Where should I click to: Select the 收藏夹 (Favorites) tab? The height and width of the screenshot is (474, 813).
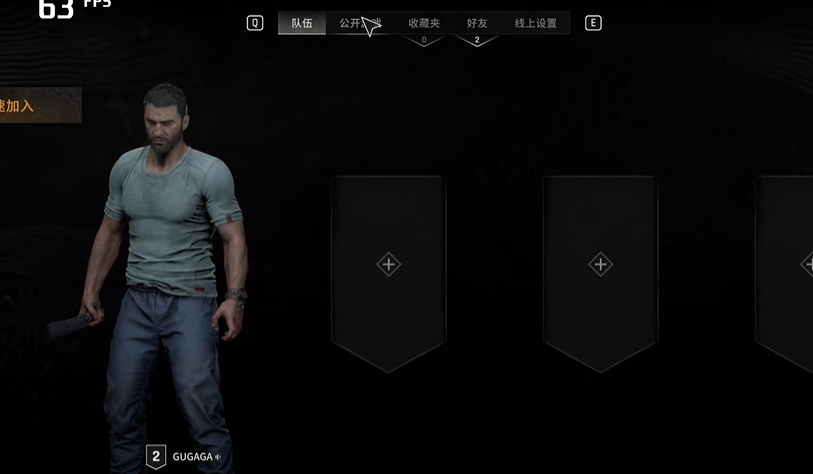(424, 23)
